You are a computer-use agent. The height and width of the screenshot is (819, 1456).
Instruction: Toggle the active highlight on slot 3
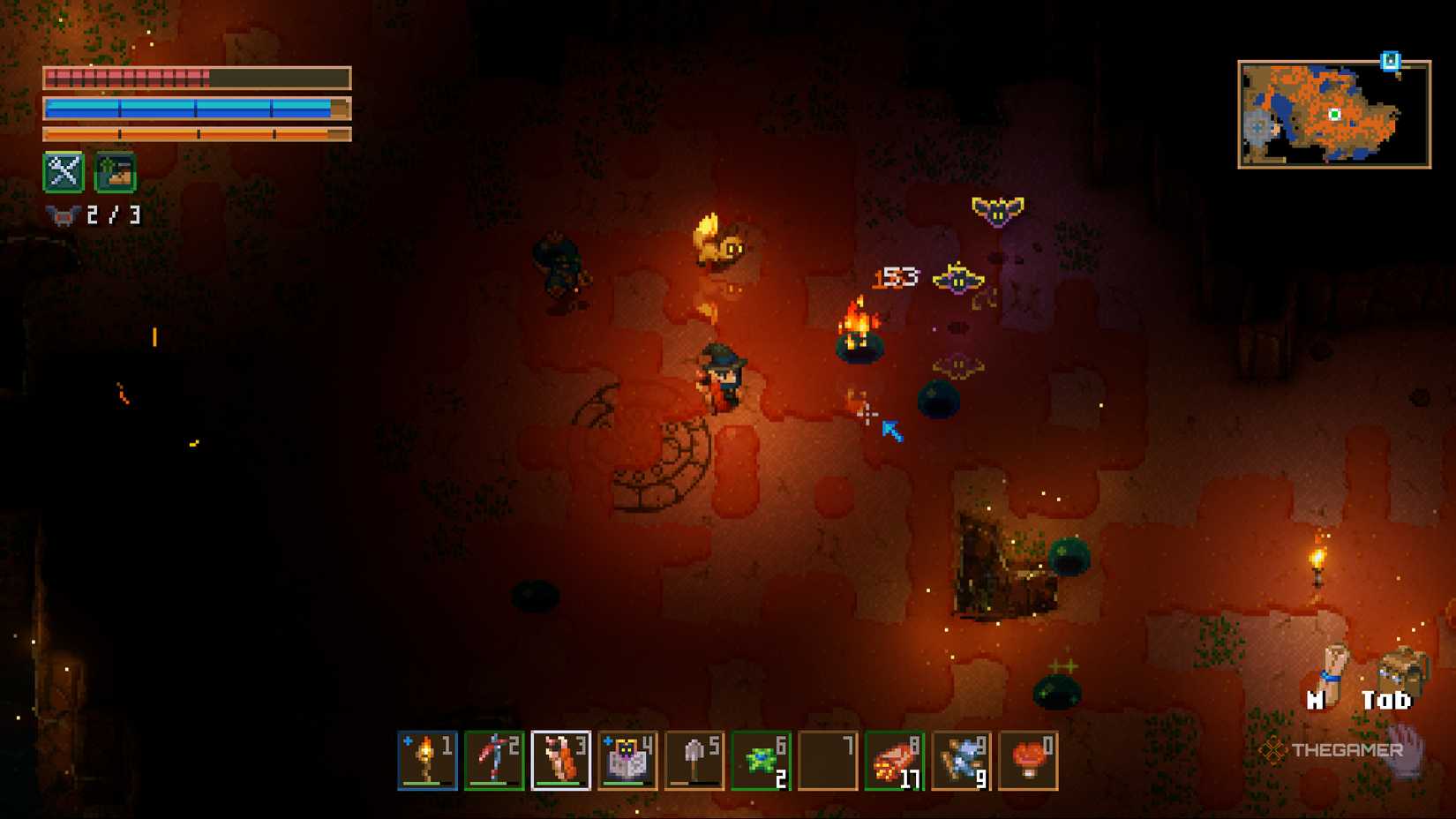(x=559, y=761)
